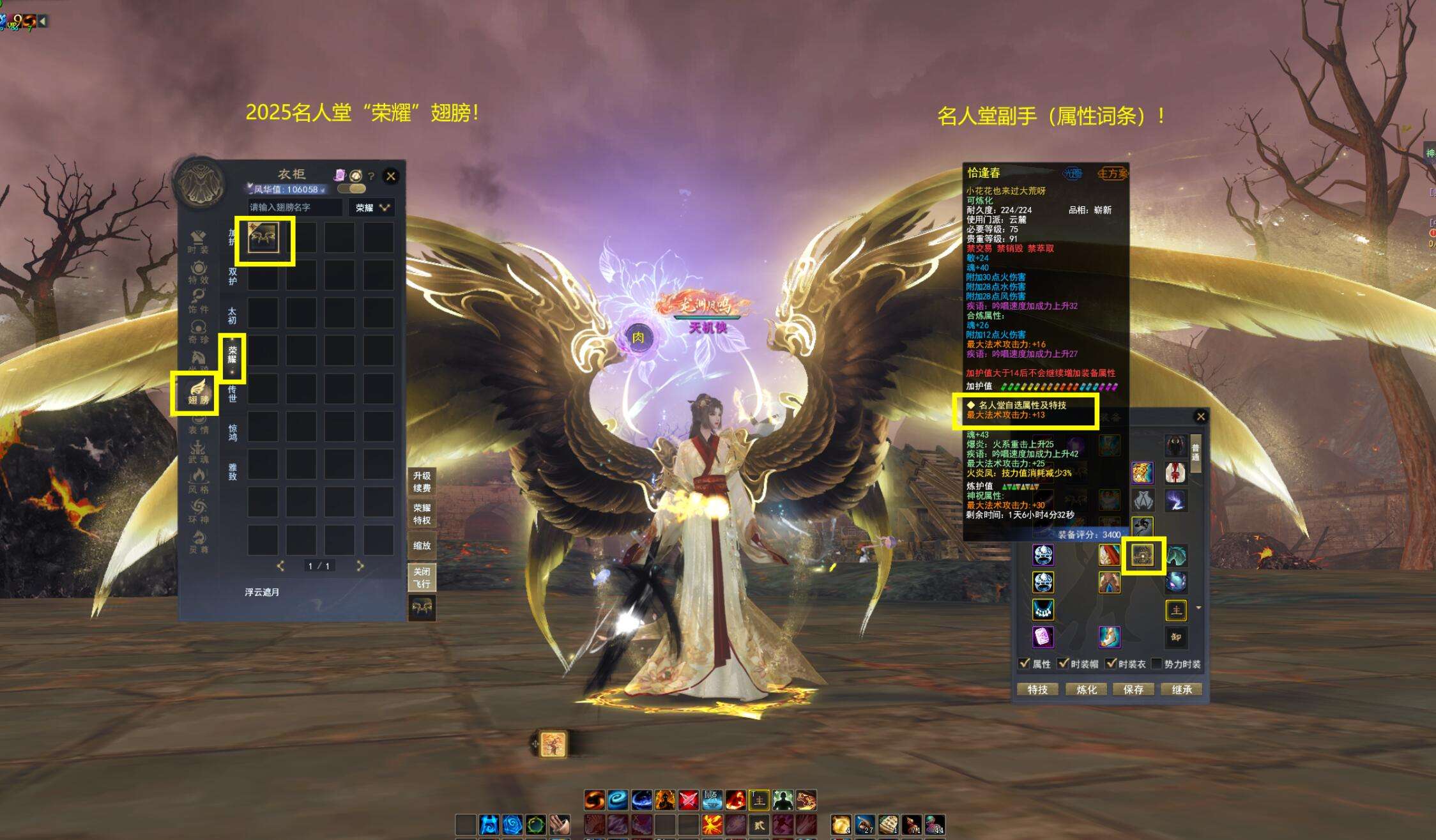Click the 缩放 zoom button
Image resolution: width=1436 pixels, height=840 pixels.
click(x=422, y=546)
